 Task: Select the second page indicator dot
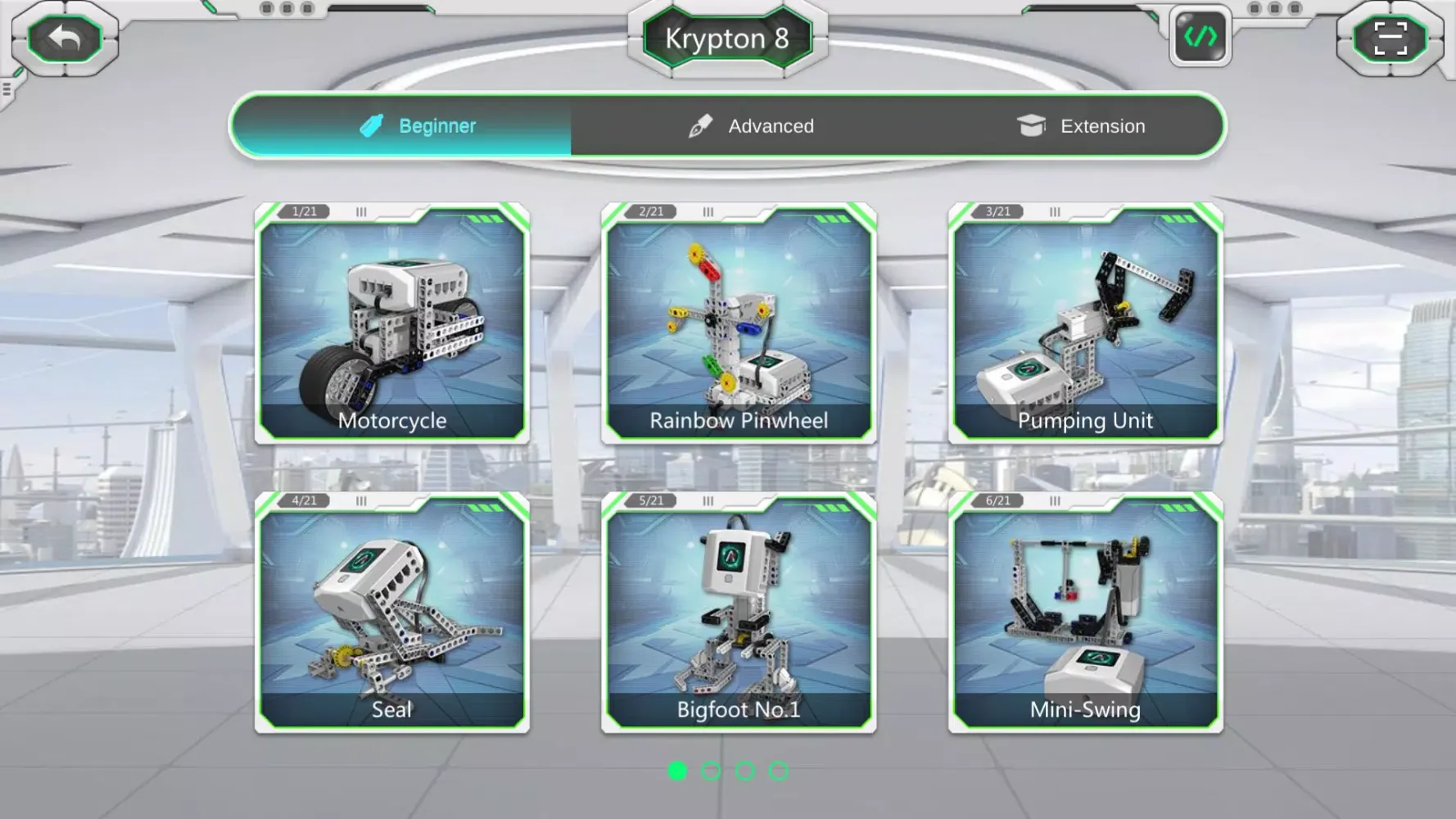pos(712,771)
